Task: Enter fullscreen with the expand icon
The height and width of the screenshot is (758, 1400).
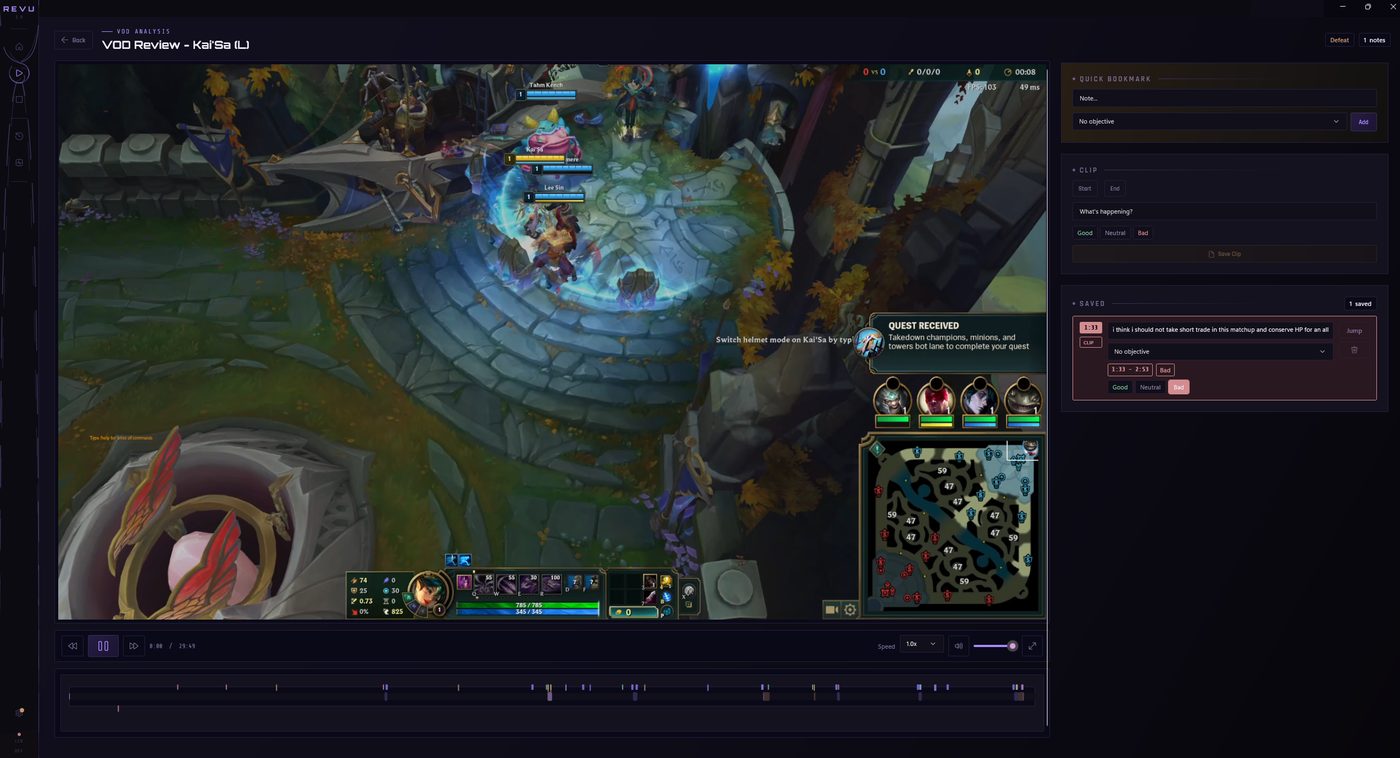Action: 1032,645
